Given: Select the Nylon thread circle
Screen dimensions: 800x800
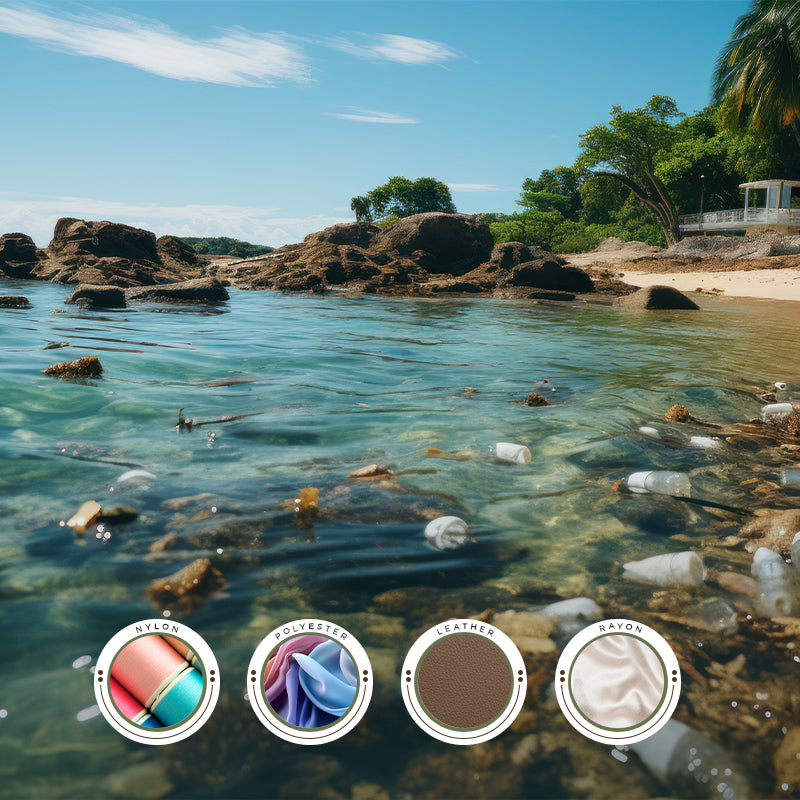Looking at the screenshot, I should tap(156, 682).
